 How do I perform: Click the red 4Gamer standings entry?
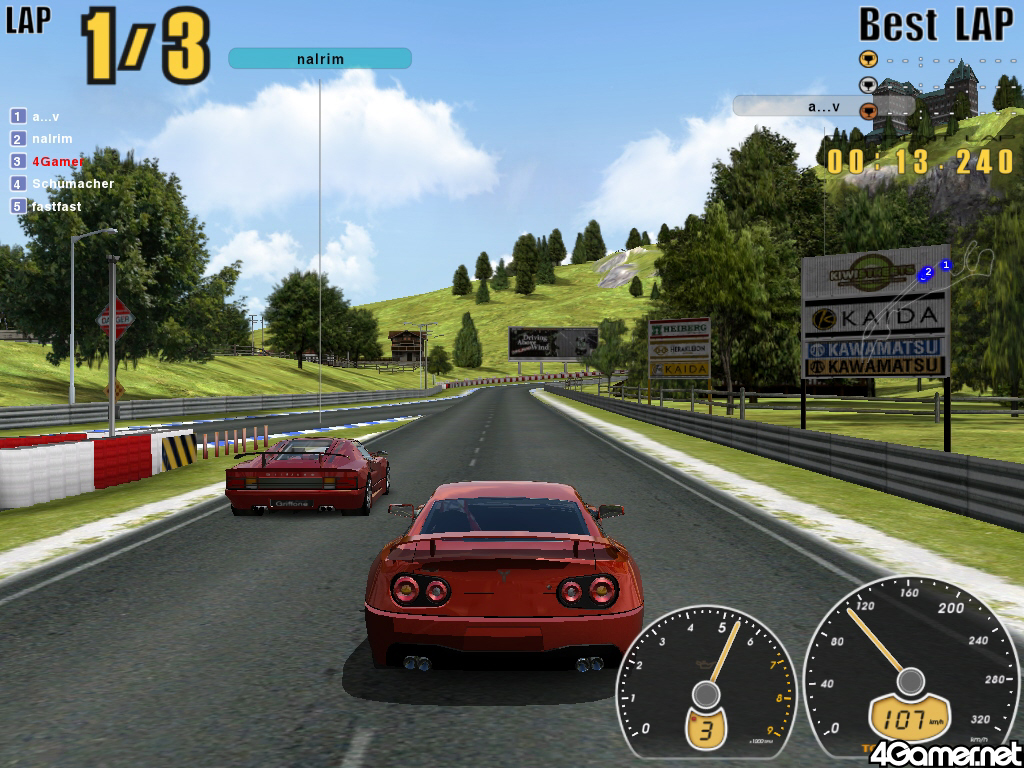[57, 161]
